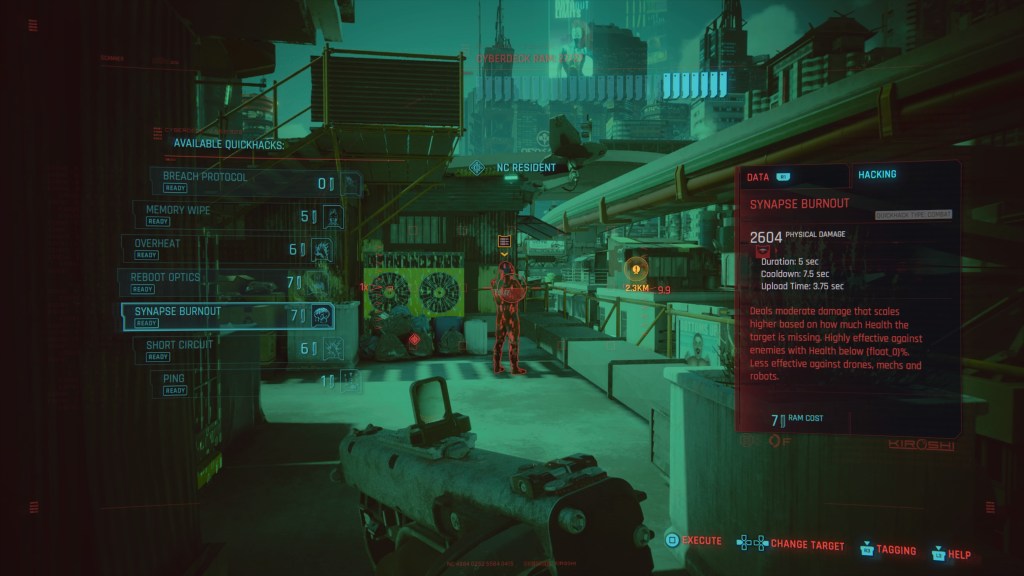Viewport: 1024px width, 576px height.
Task: Activate the Synapse Burnout quickhack
Action: [x=225, y=316]
